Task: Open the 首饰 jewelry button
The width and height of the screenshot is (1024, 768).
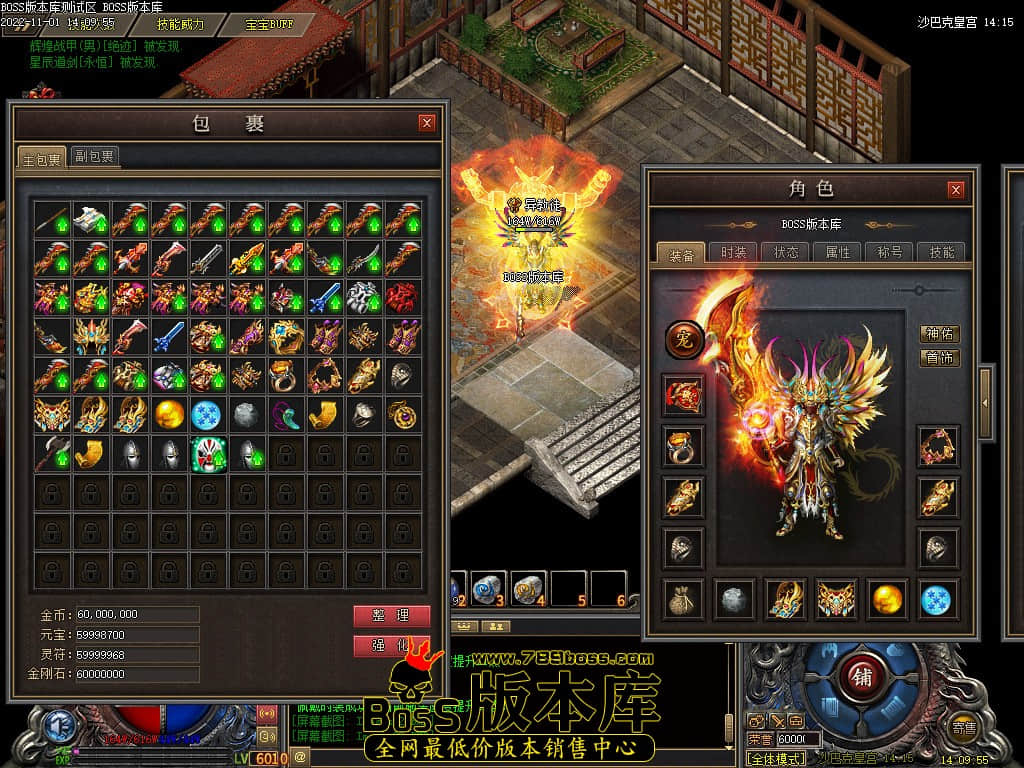Action: (939, 358)
